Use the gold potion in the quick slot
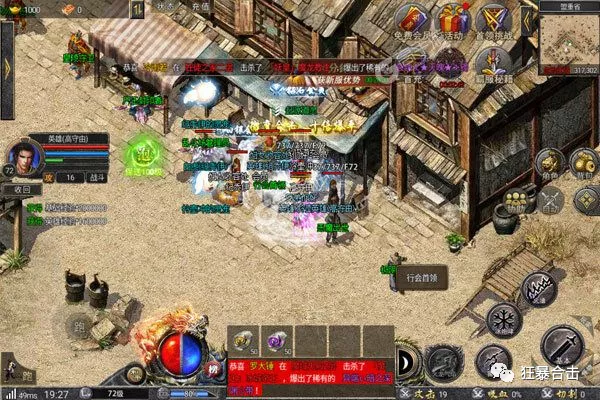This screenshot has height=400, width=600. 243,339
